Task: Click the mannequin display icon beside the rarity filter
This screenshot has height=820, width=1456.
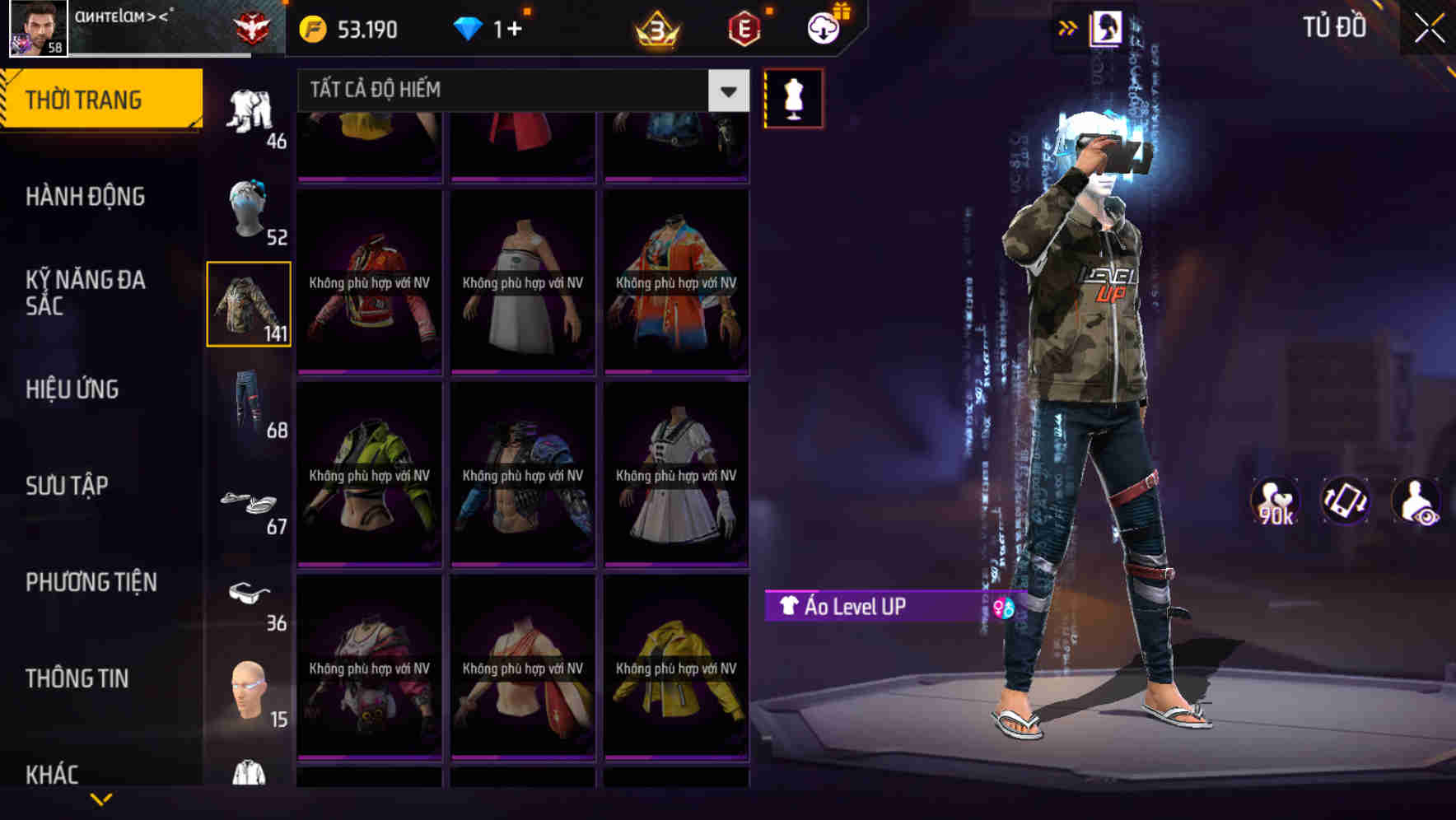Action: (x=793, y=97)
